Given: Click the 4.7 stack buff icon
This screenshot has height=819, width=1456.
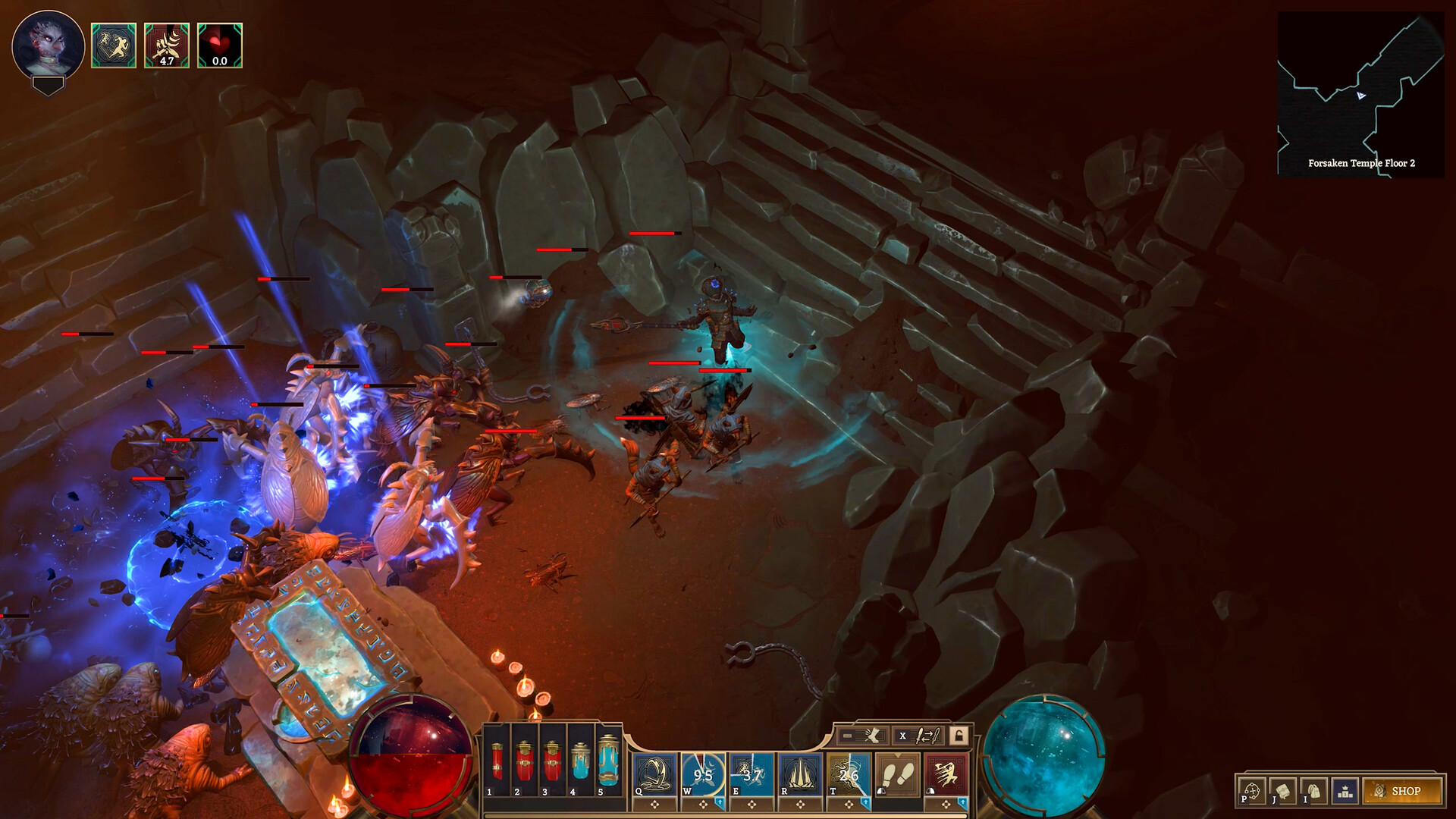Looking at the screenshot, I should 165,44.
